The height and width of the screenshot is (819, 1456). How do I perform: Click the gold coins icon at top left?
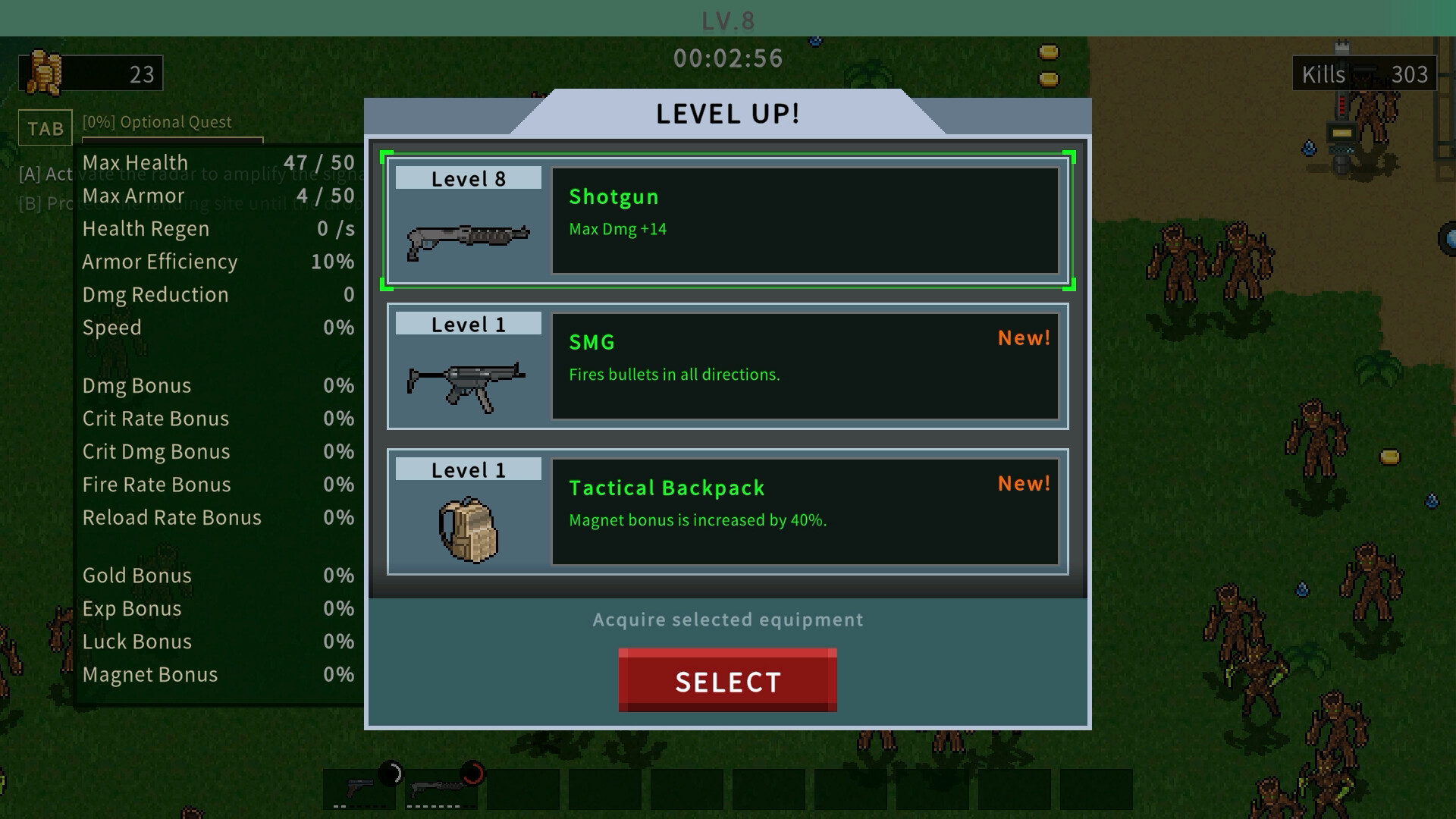[x=45, y=72]
